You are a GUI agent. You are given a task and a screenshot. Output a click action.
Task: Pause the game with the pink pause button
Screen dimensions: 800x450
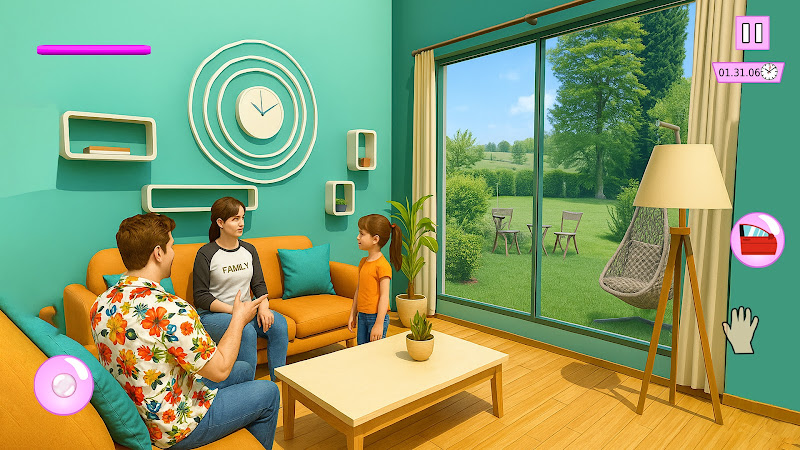(752, 33)
